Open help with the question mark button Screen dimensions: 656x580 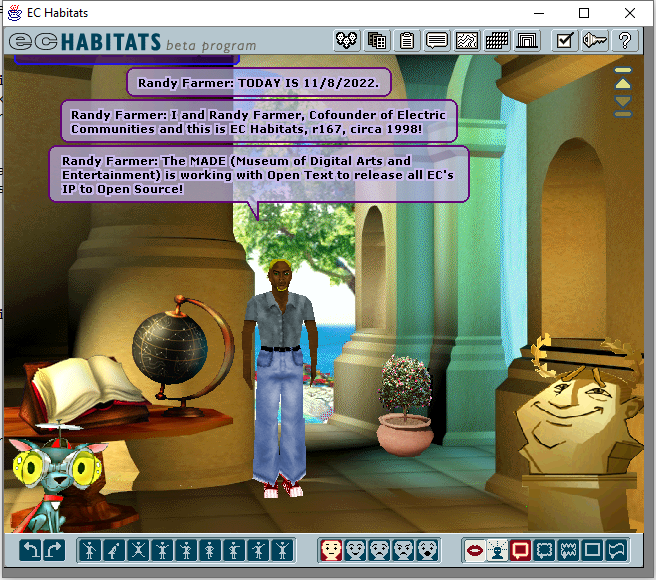tap(625, 41)
